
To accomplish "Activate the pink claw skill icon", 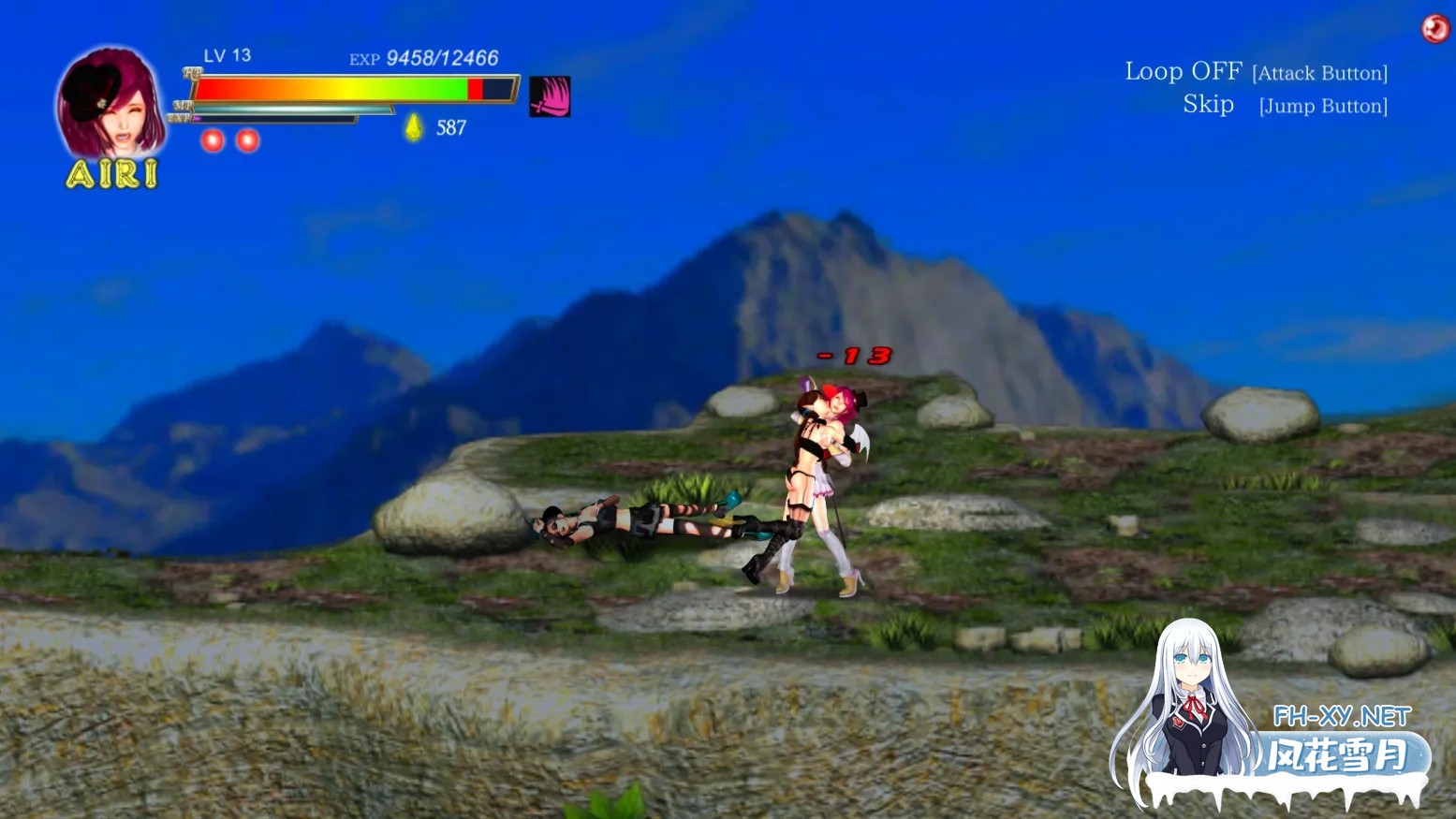I will [x=550, y=96].
